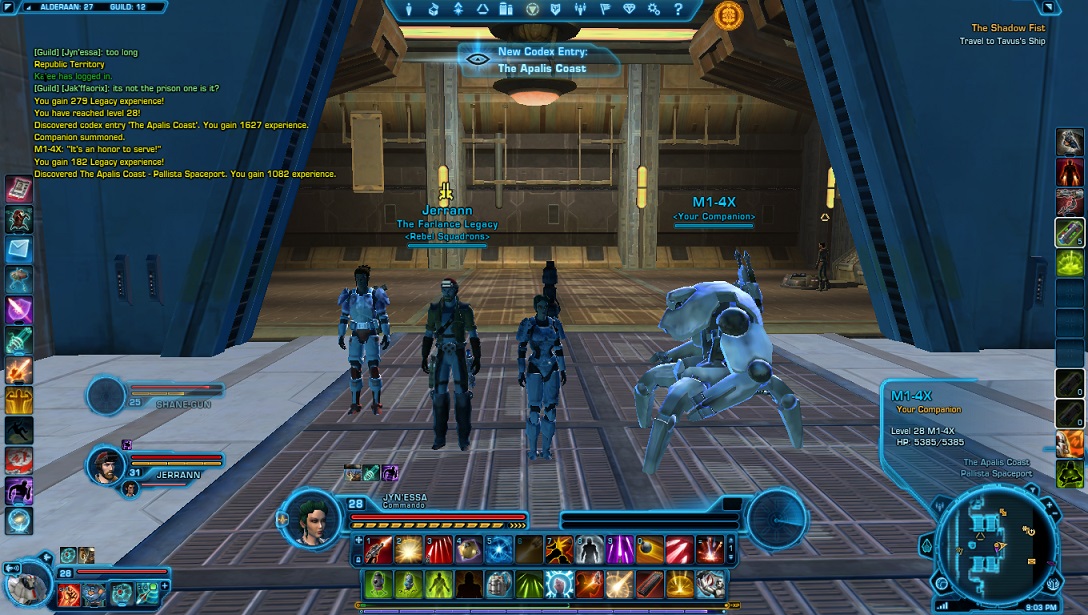This screenshot has height=615, width=1088.
Task: Click the green soldier icon on right bar
Action: (x=1069, y=473)
